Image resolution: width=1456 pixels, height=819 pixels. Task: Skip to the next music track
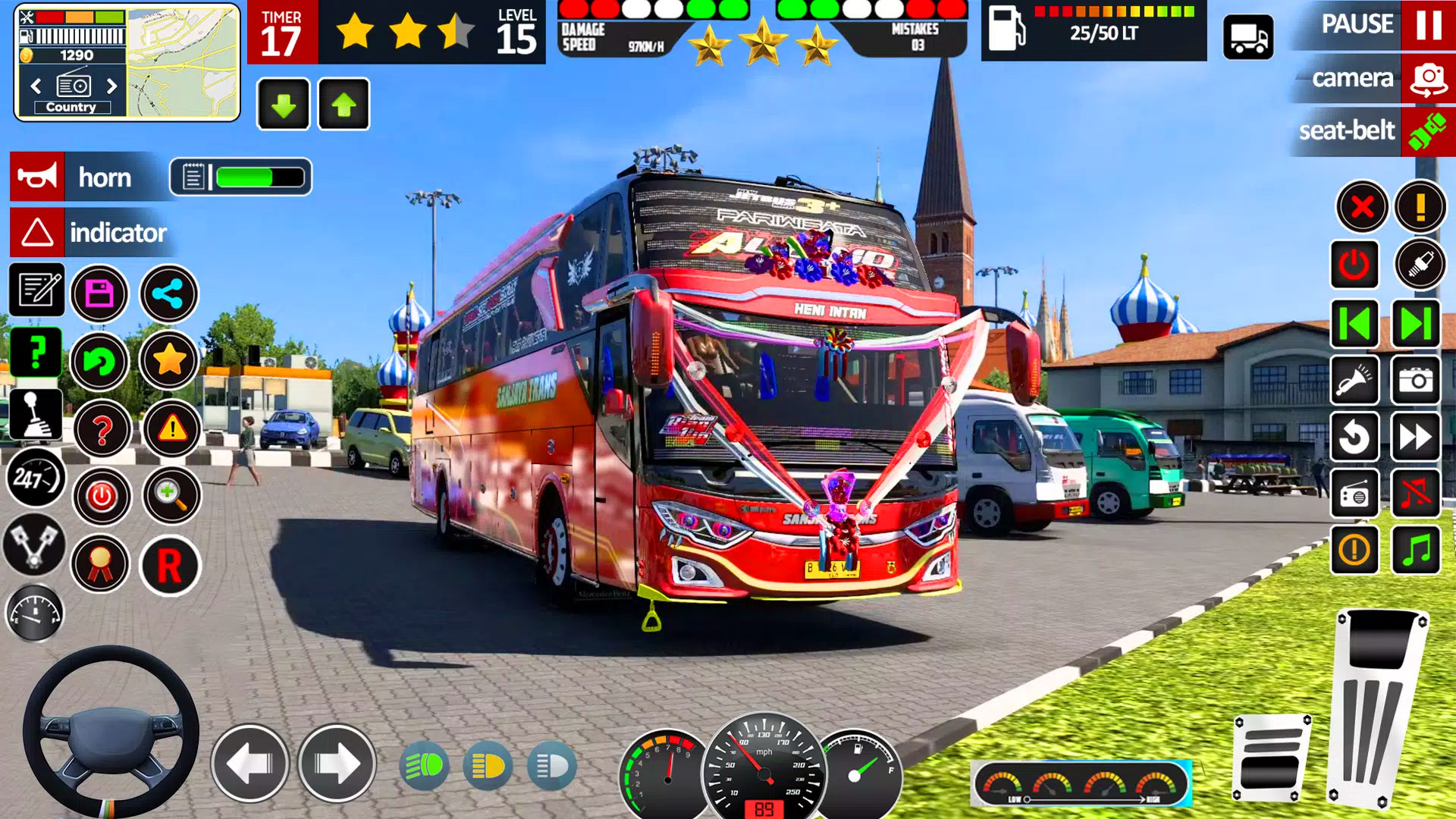point(1415,324)
